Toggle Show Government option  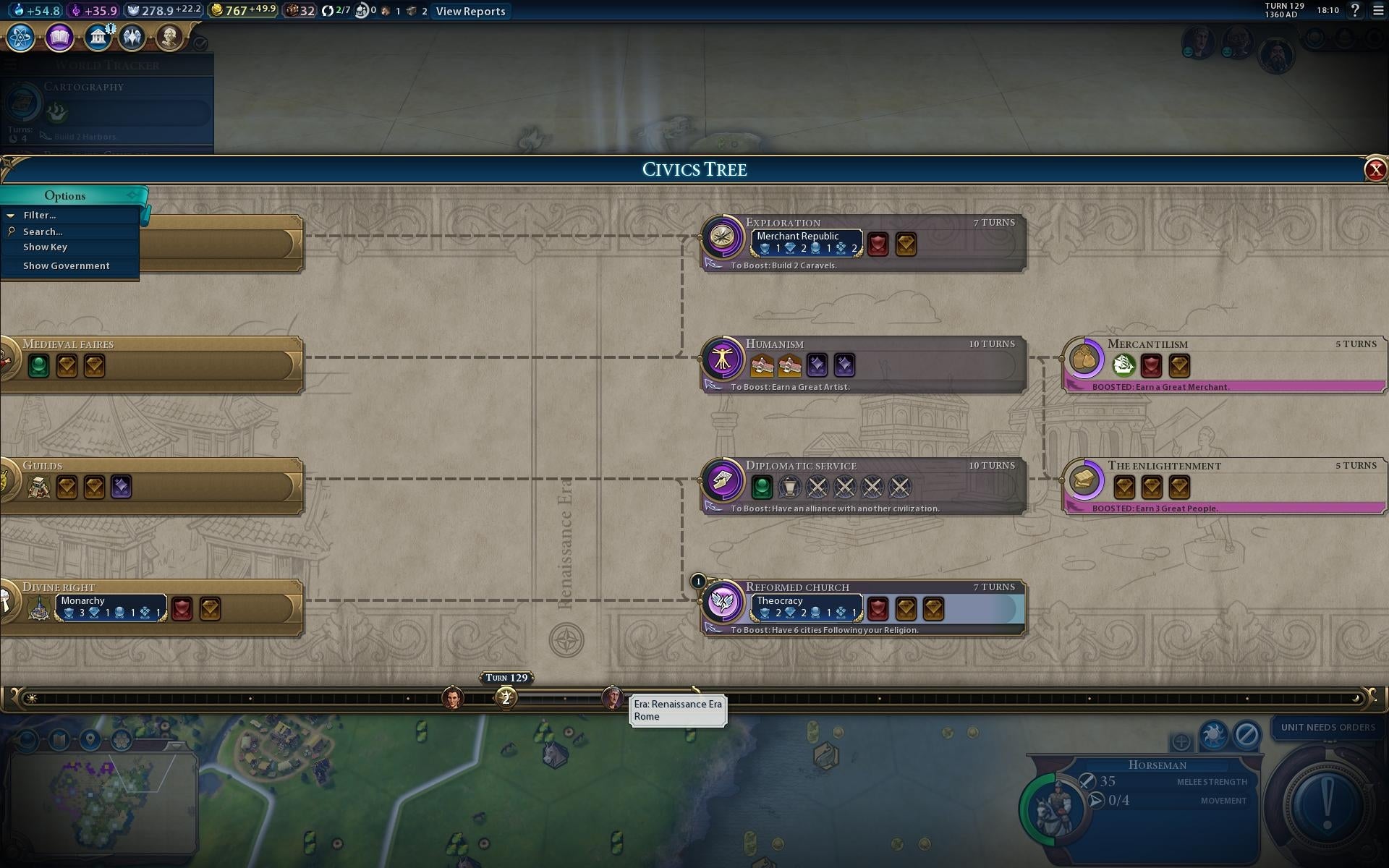pyautogui.click(x=67, y=266)
